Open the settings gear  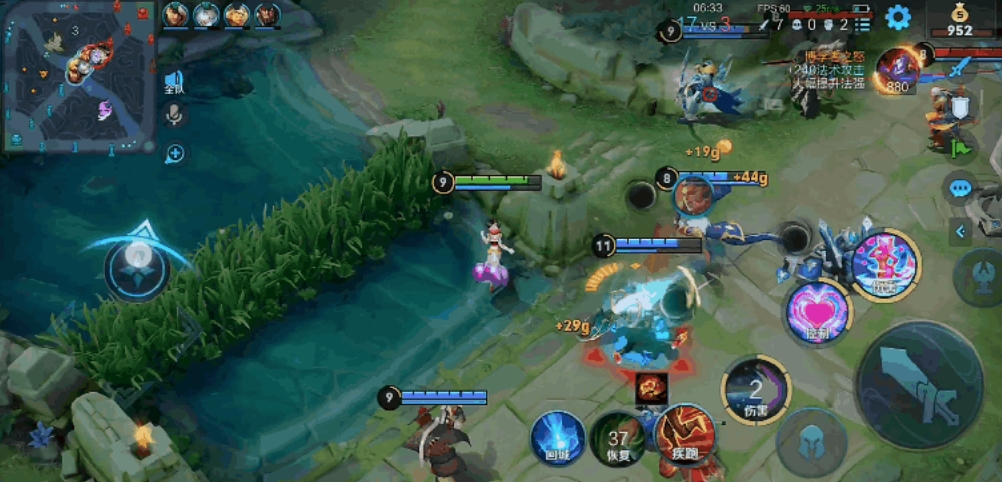898,17
